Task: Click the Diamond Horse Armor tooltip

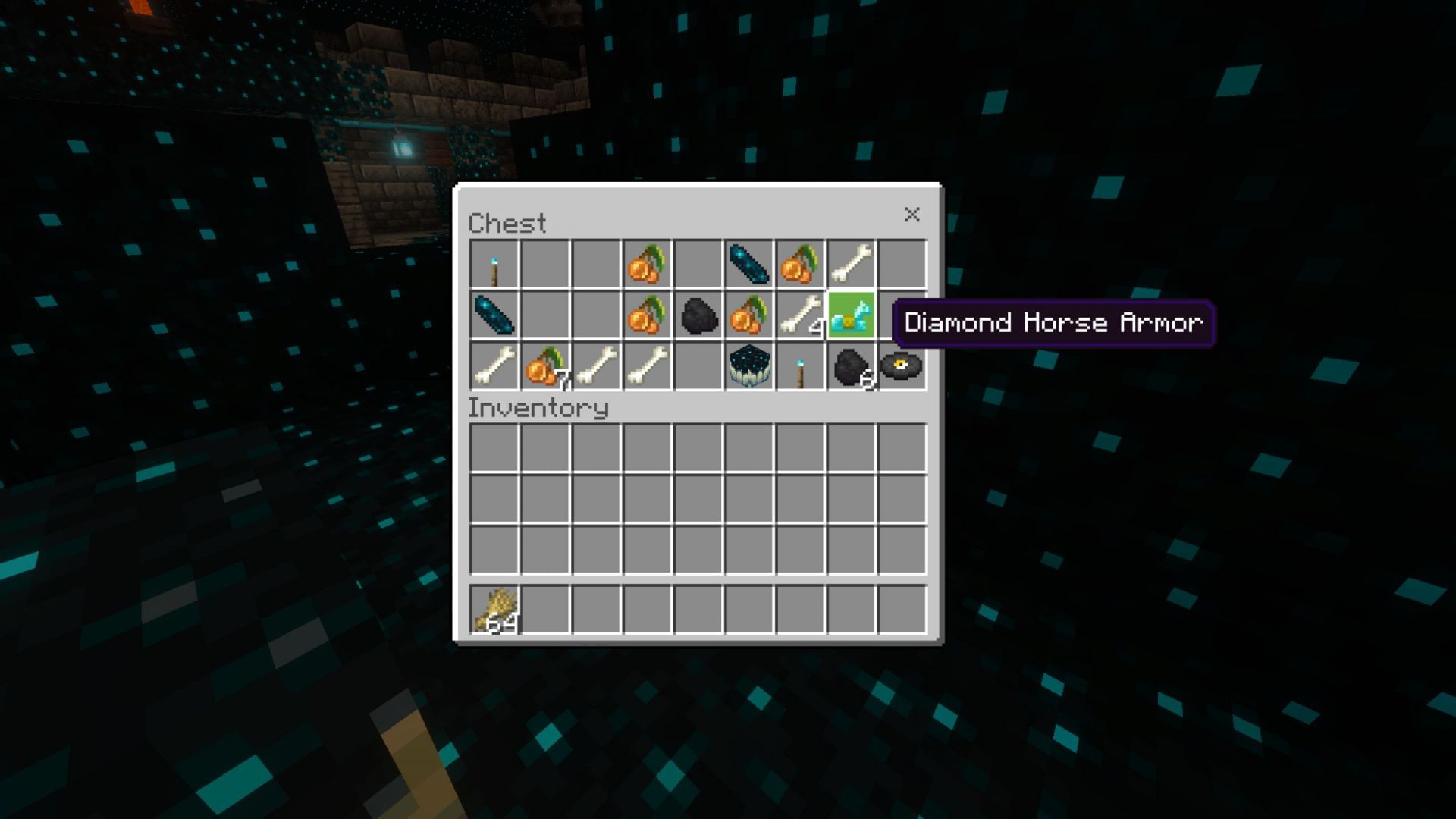Action: 1054,322
